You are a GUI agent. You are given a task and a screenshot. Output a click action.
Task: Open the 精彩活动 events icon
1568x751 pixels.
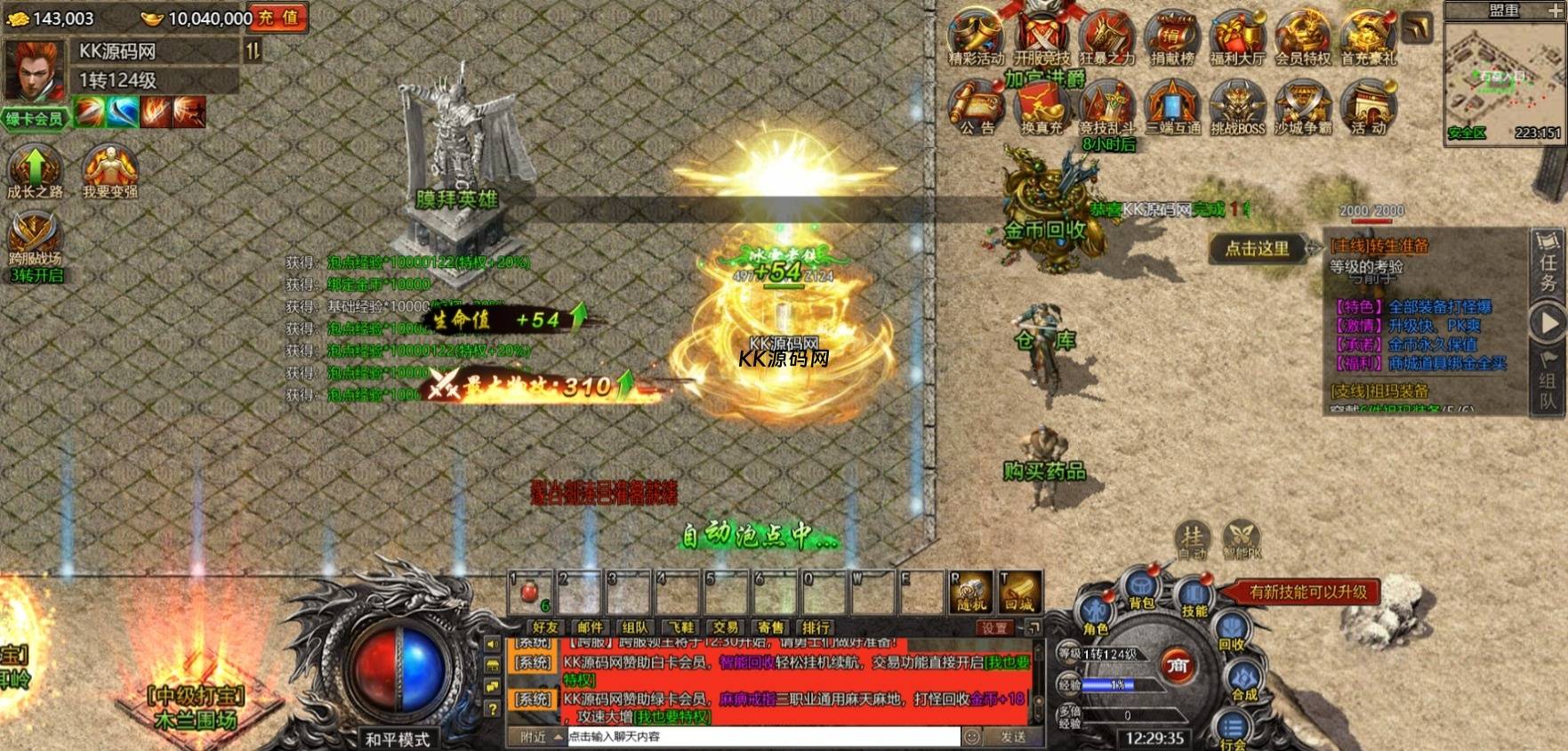coord(975,39)
